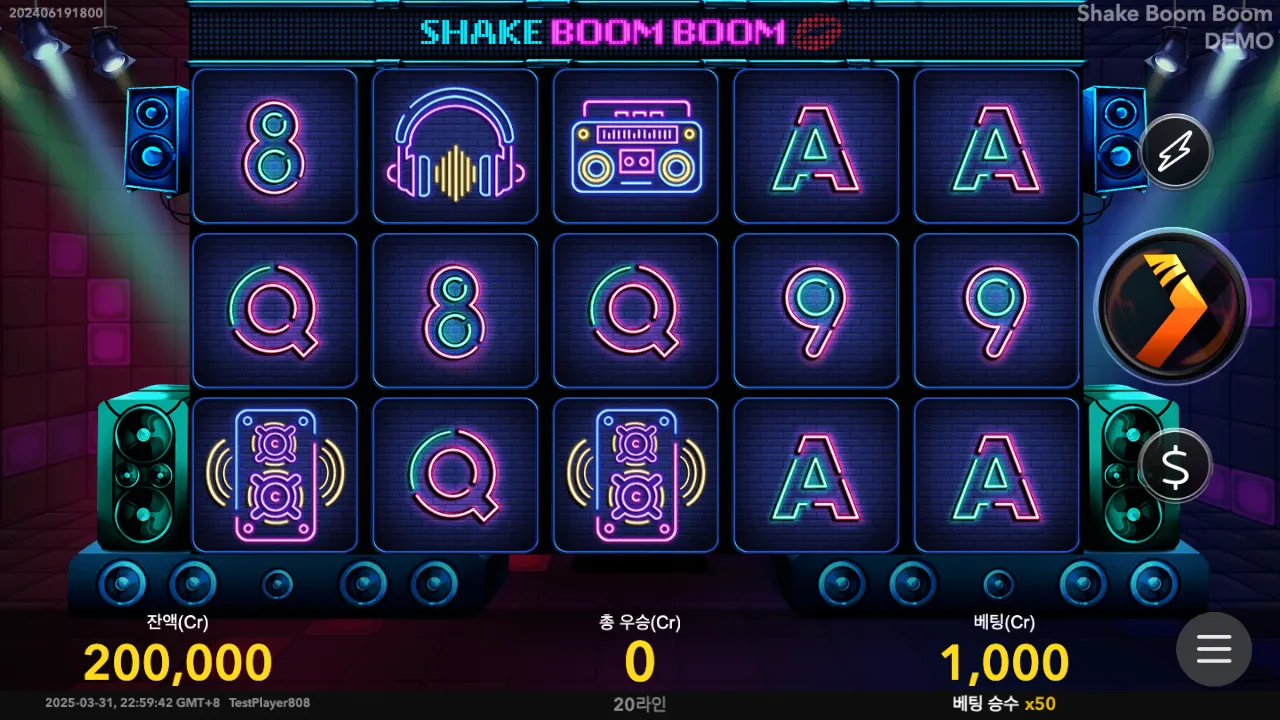
Task: Click the 20라인 paylines label
Action: click(x=639, y=705)
